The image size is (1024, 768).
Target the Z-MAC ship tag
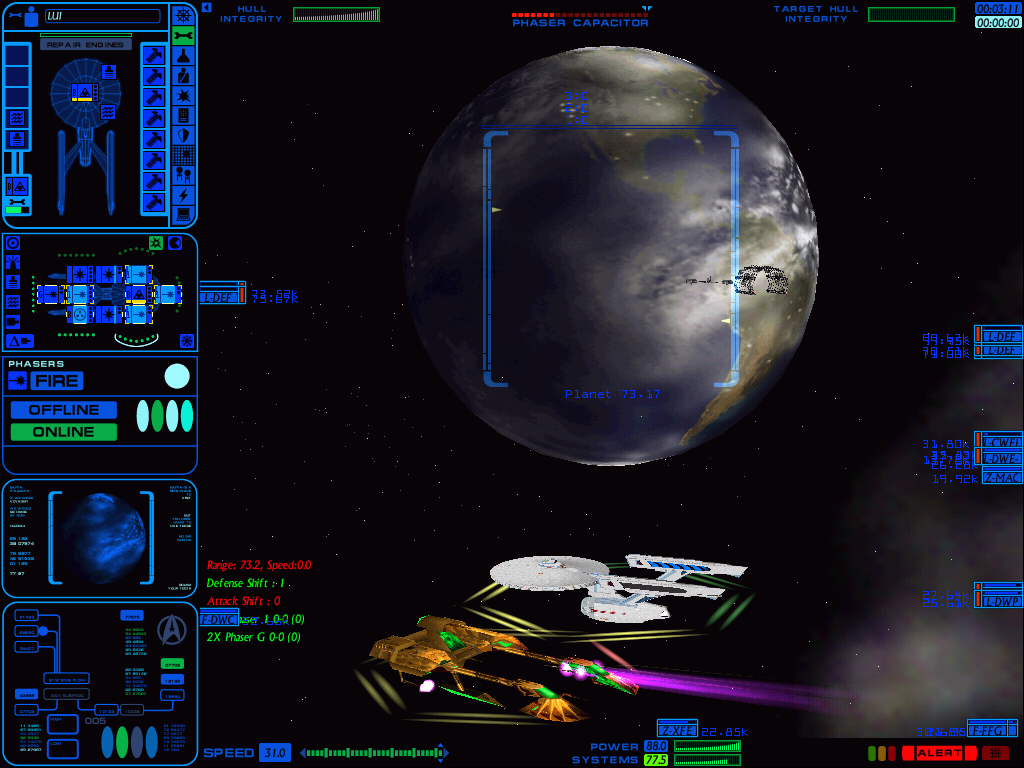click(x=1001, y=477)
